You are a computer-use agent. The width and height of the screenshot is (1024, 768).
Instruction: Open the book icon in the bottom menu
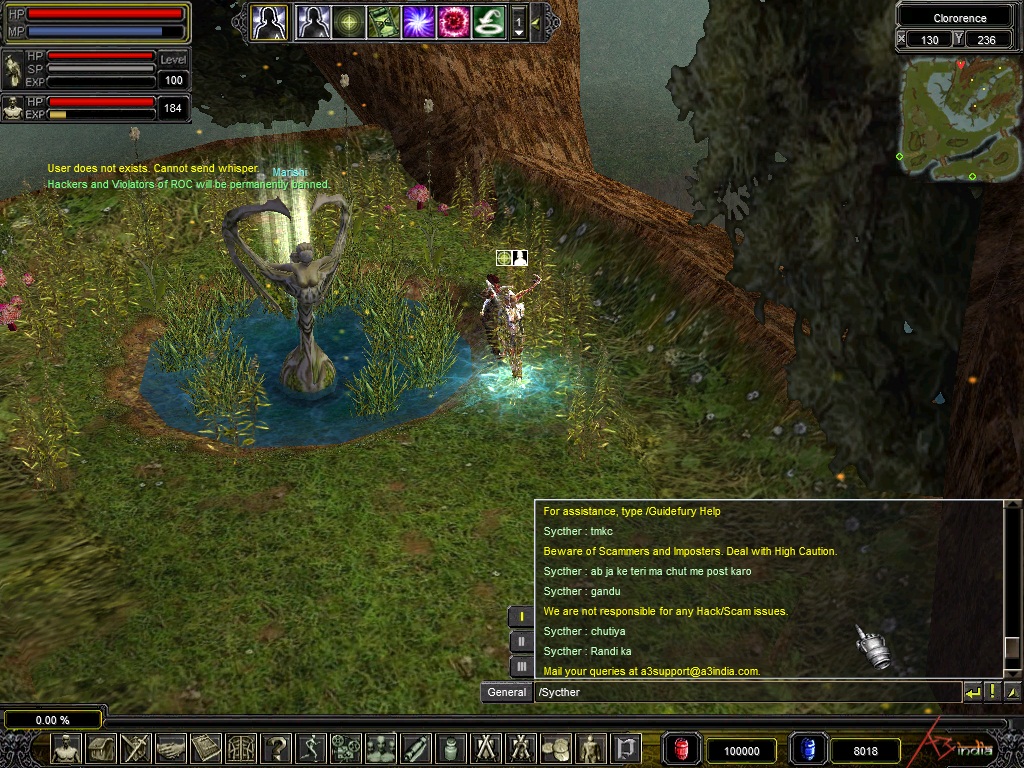click(x=207, y=748)
